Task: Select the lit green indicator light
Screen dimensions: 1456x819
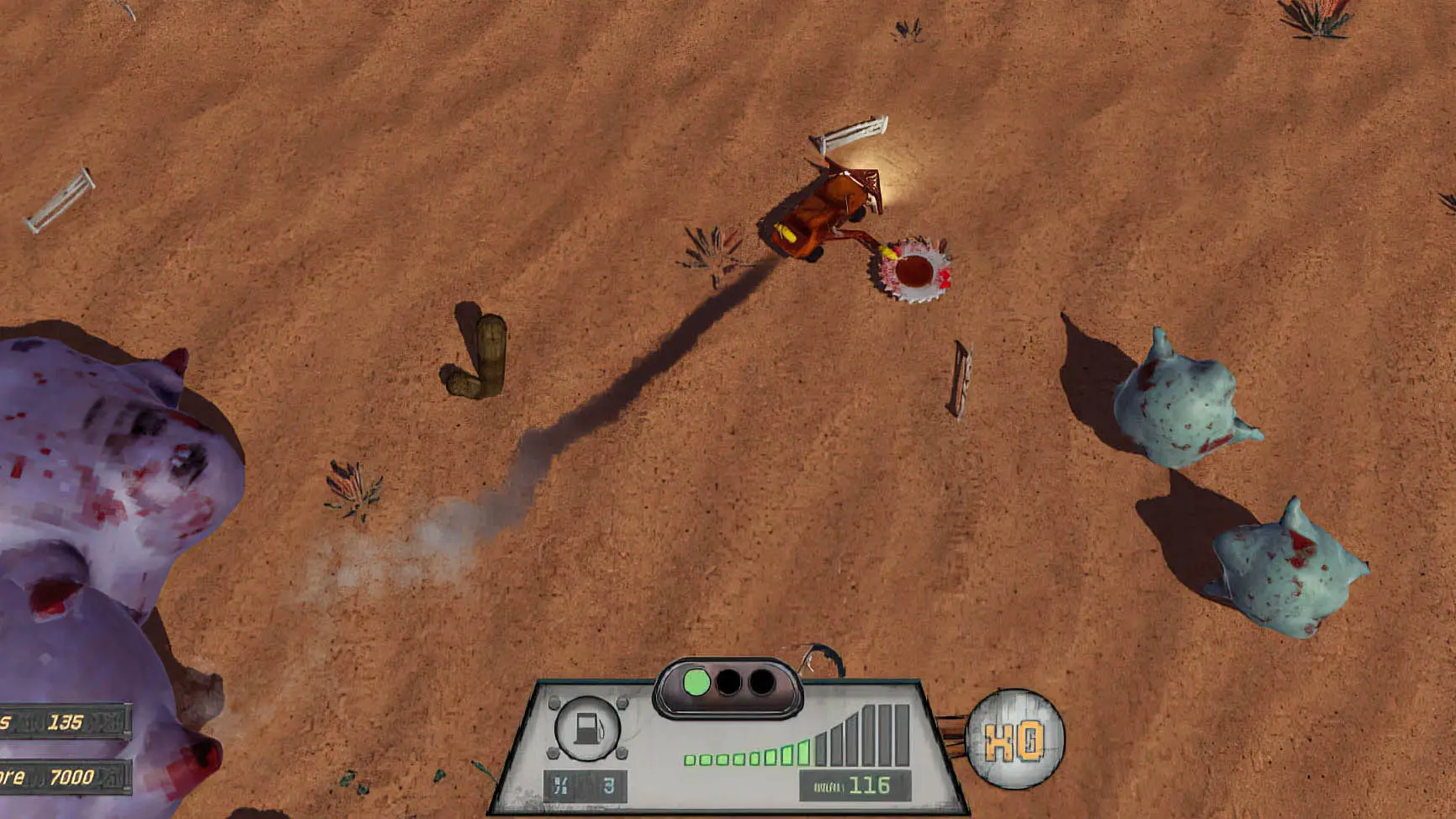Action: [696, 682]
